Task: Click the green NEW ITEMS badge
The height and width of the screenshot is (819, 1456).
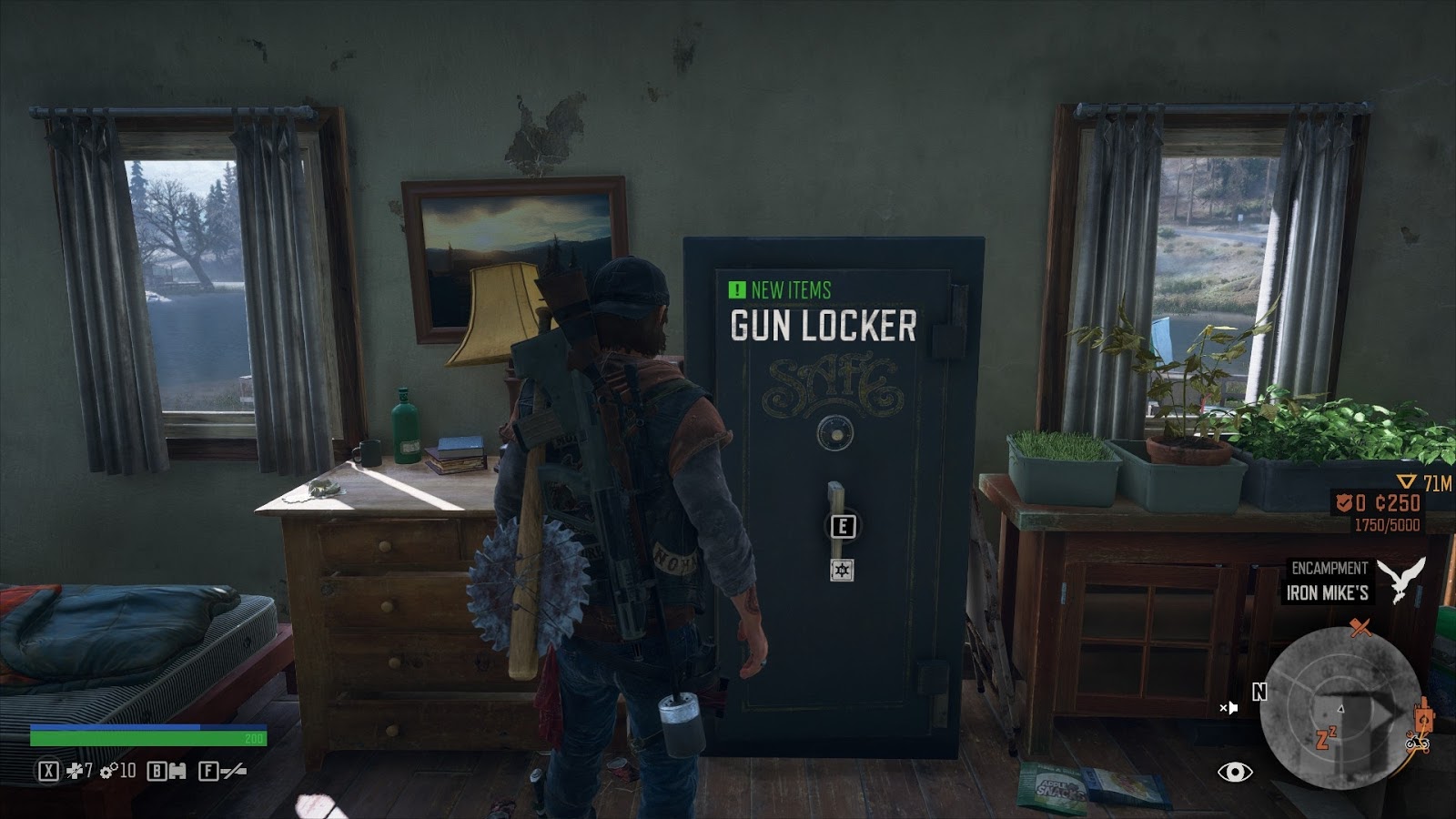Action: pos(778,289)
